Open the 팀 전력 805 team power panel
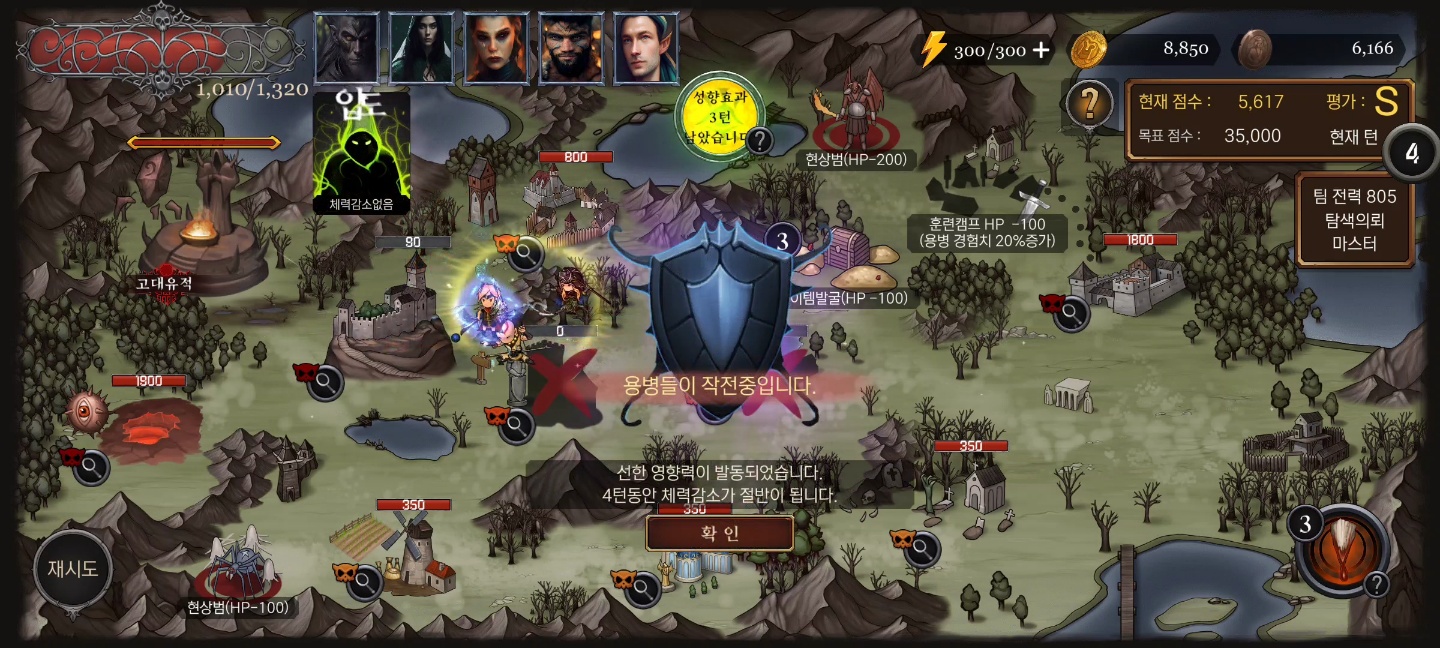Viewport: 1440px width, 648px height. point(1354,220)
